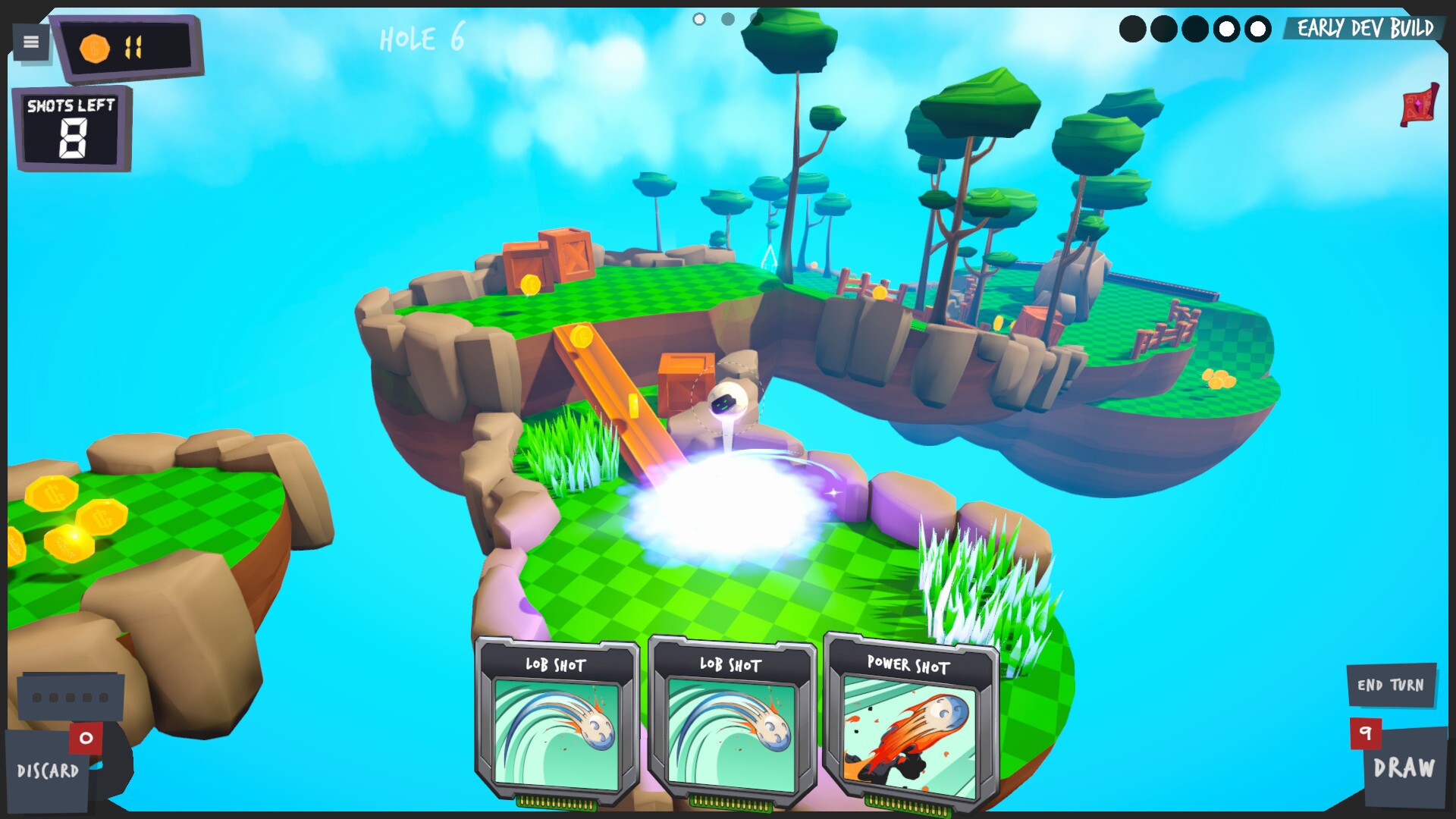Toggle the rightmost white dot indicator
The height and width of the screenshot is (819, 1456).
(x=1258, y=28)
